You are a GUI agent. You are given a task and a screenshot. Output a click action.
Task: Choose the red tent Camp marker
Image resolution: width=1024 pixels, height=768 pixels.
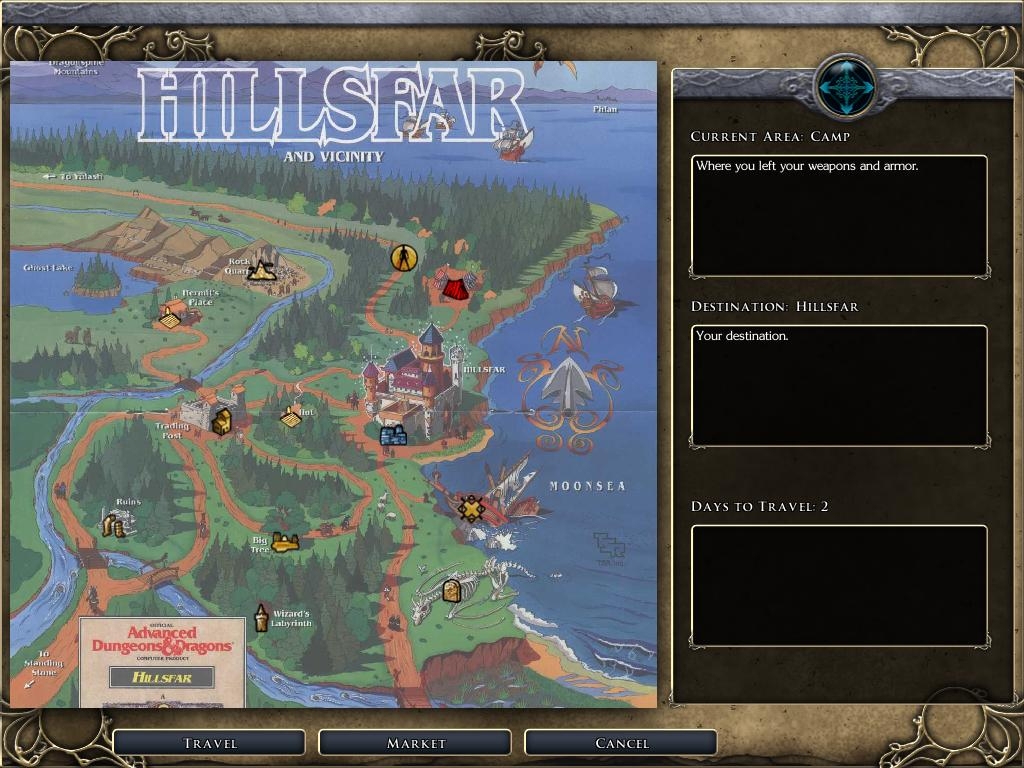pyautogui.click(x=455, y=288)
